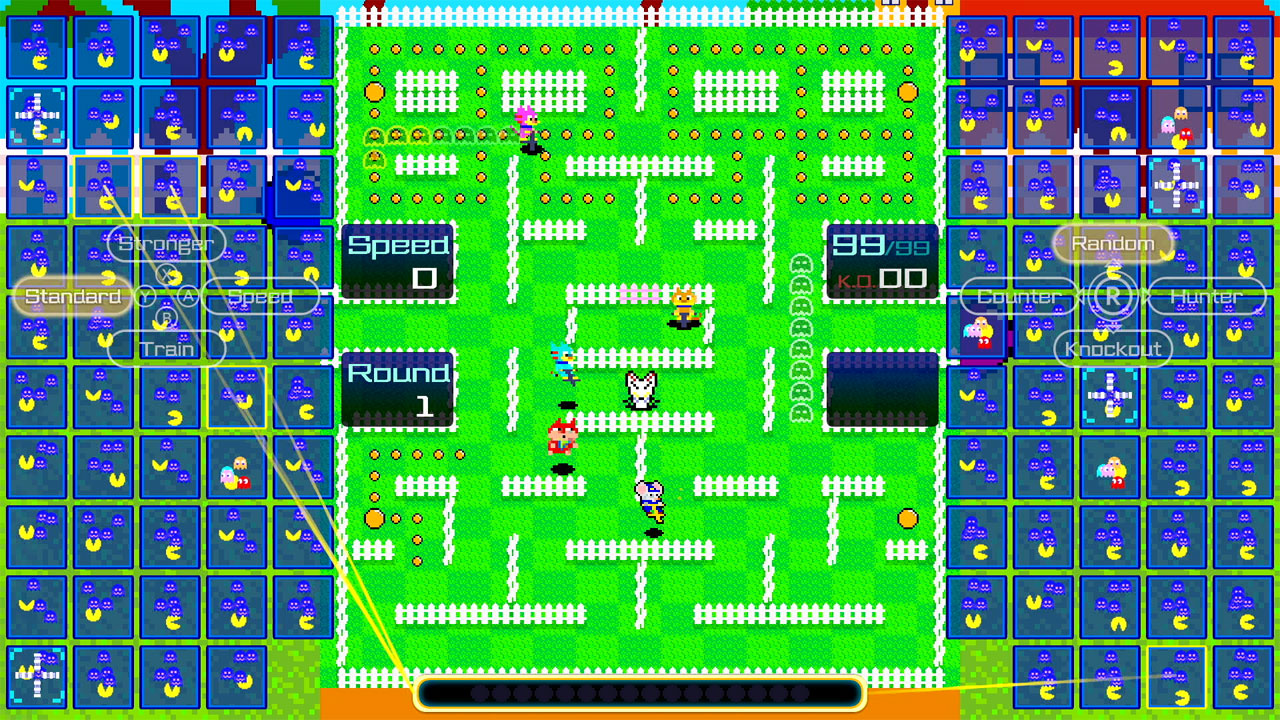Select the Train strategy
This screenshot has width=1280, height=720.
point(166,349)
